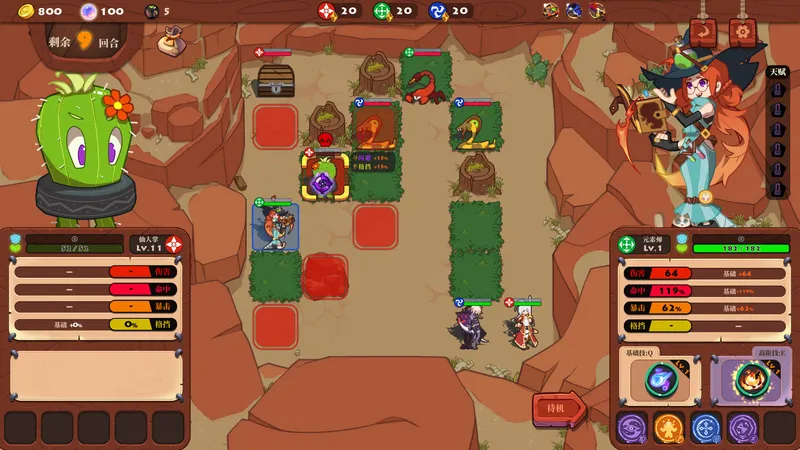Select the purple eye skill icon
The height and width of the screenshot is (450, 800).
pos(633,428)
